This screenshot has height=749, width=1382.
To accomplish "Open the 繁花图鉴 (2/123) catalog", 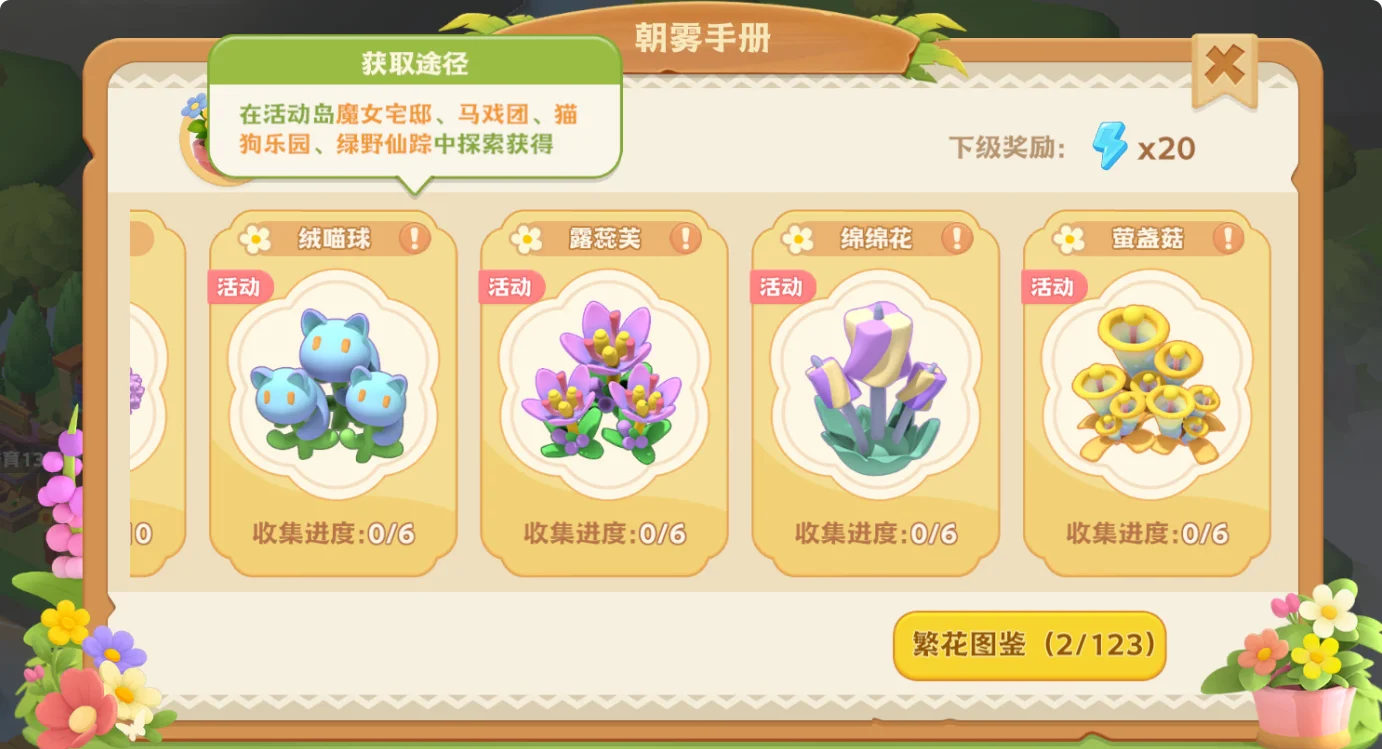I will (1028, 647).
